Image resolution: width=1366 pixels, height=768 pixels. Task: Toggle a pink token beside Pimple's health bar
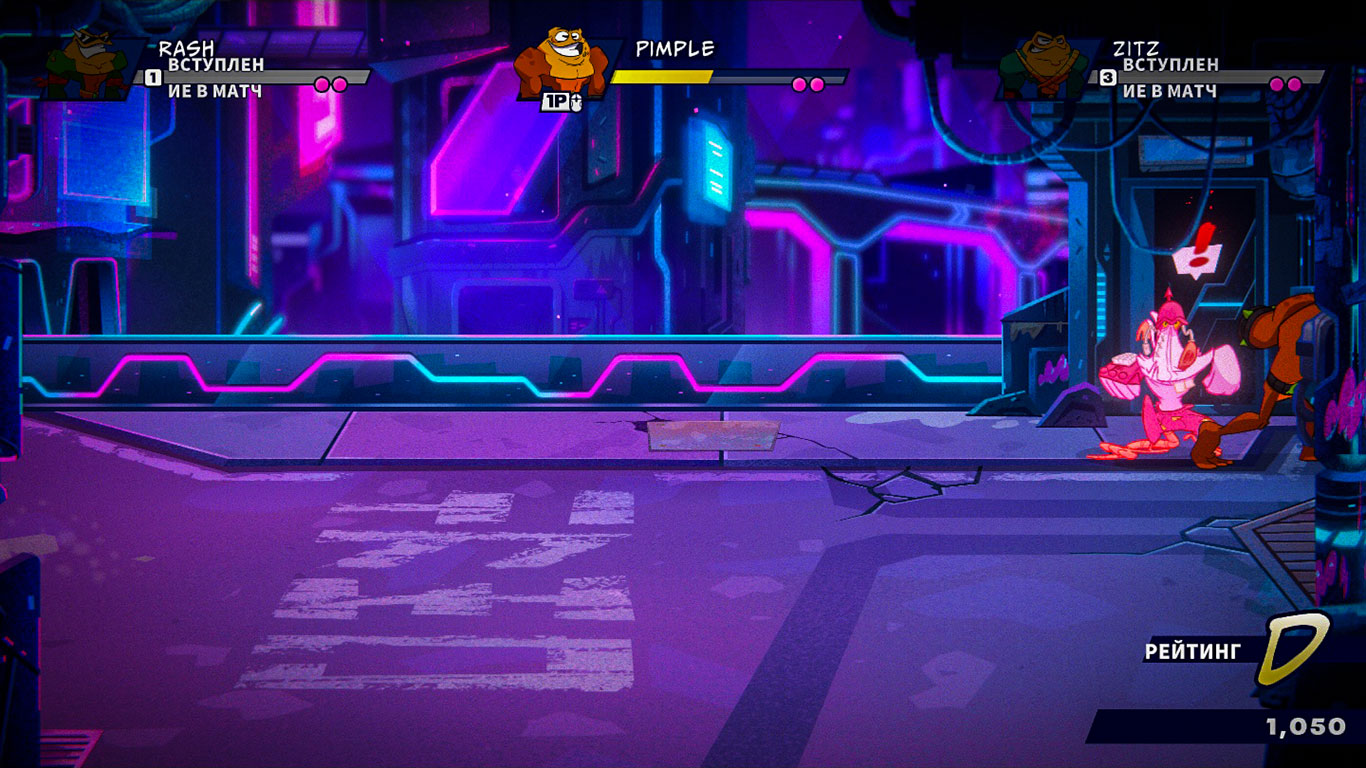pyautogui.click(x=797, y=84)
